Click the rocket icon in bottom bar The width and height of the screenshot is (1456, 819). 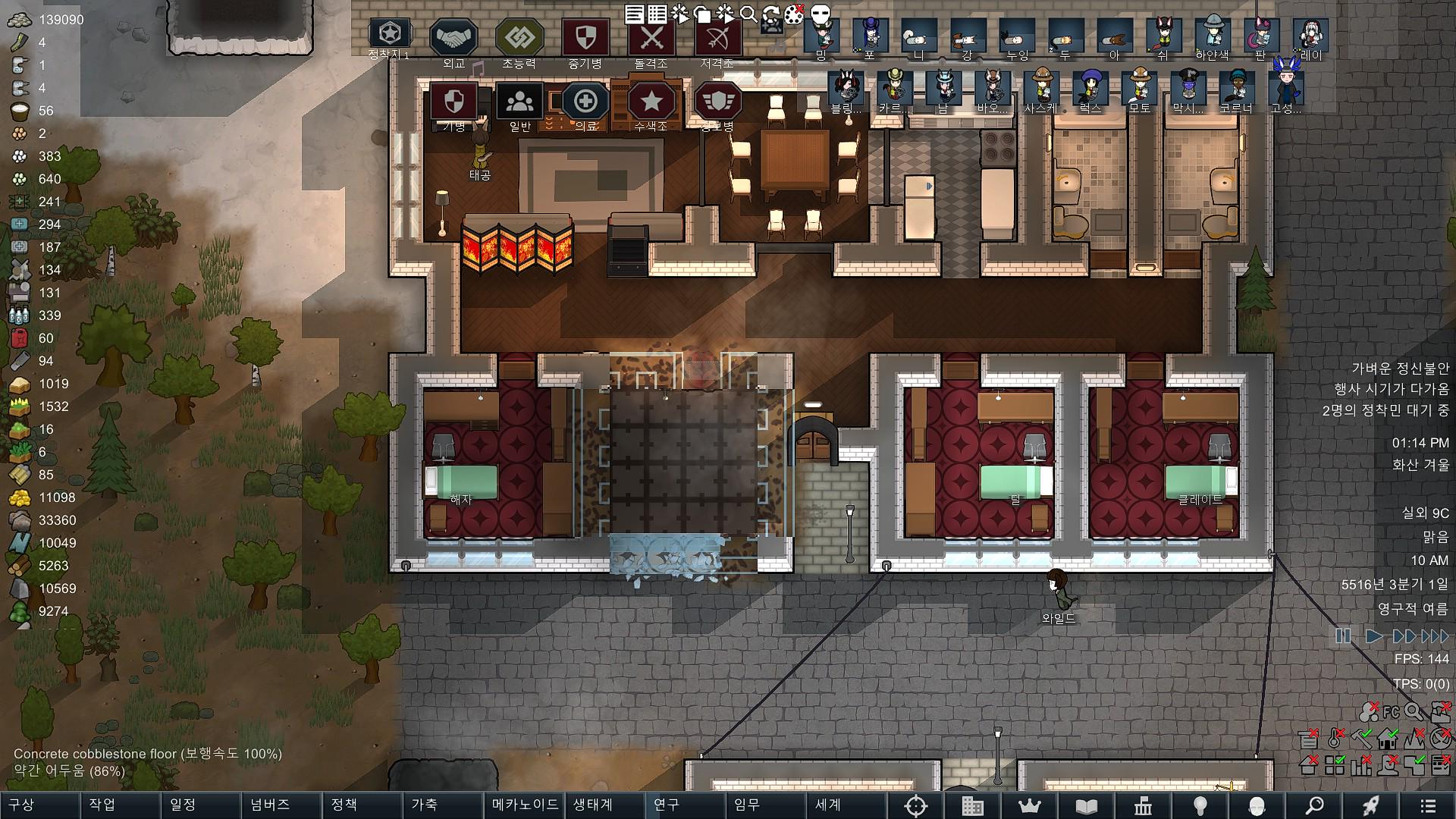1370,806
